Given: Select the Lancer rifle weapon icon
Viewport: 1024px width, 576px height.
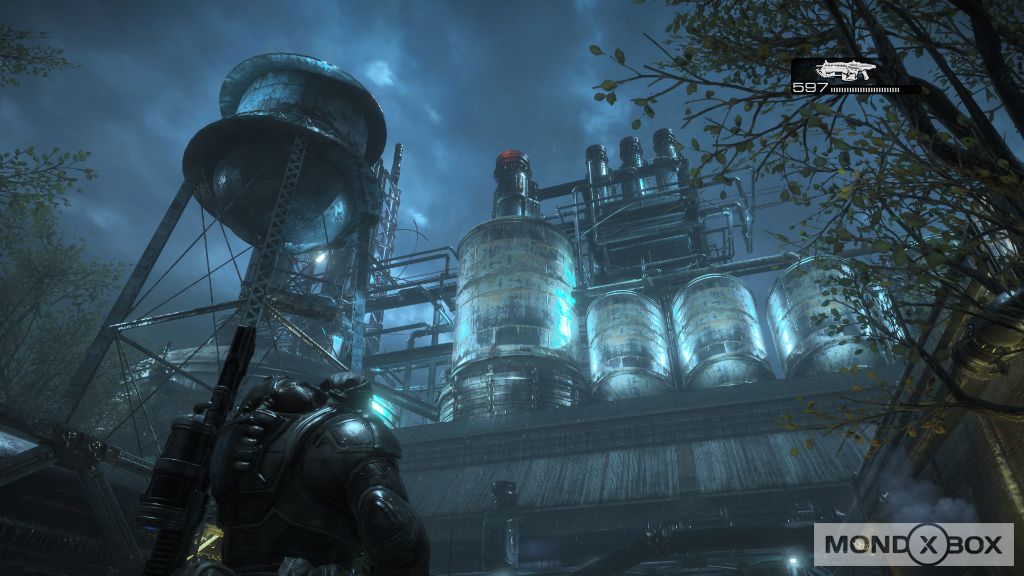Looking at the screenshot, I should 845,69.
